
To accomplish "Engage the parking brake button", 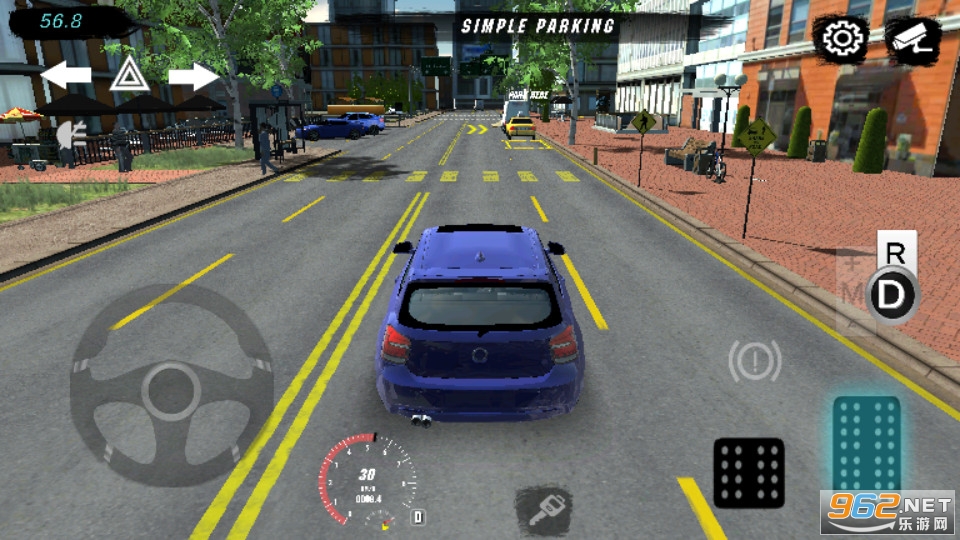I will [755, 361].
